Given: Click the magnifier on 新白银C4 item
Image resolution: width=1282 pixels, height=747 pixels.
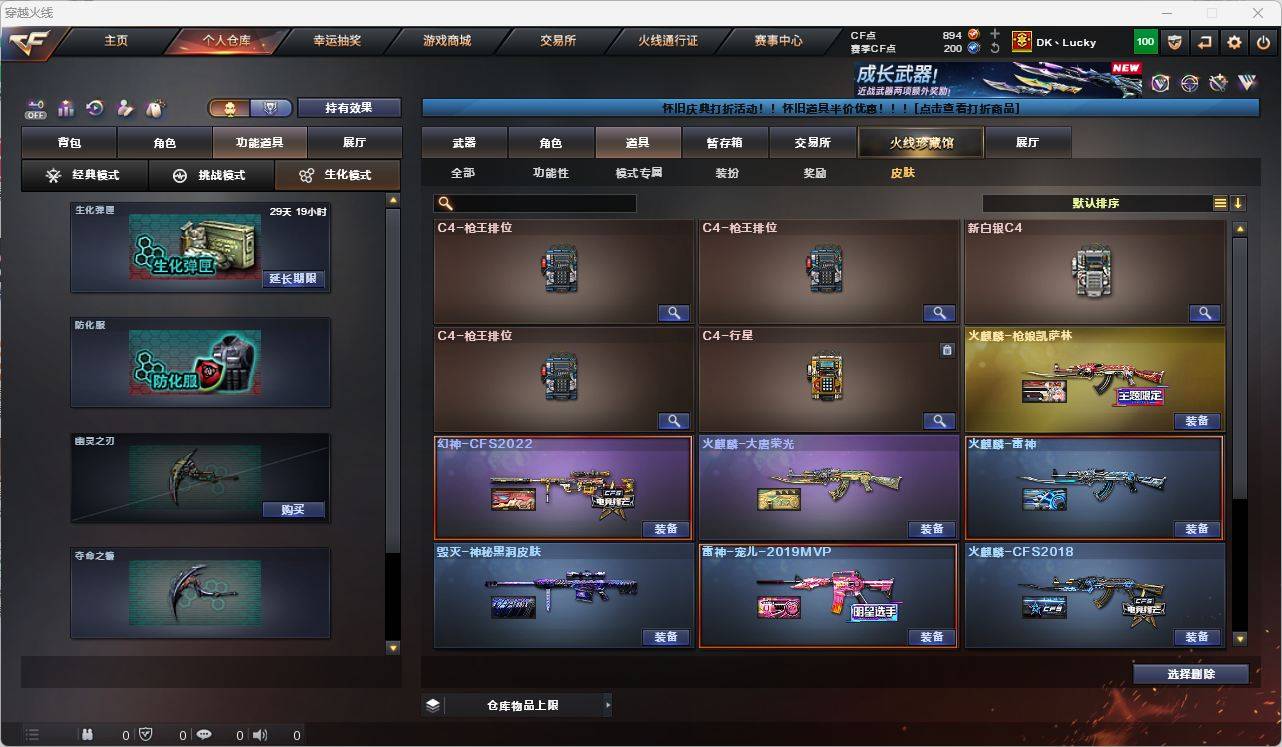Looking at the screenshot, I should (x=1205, y=312).
